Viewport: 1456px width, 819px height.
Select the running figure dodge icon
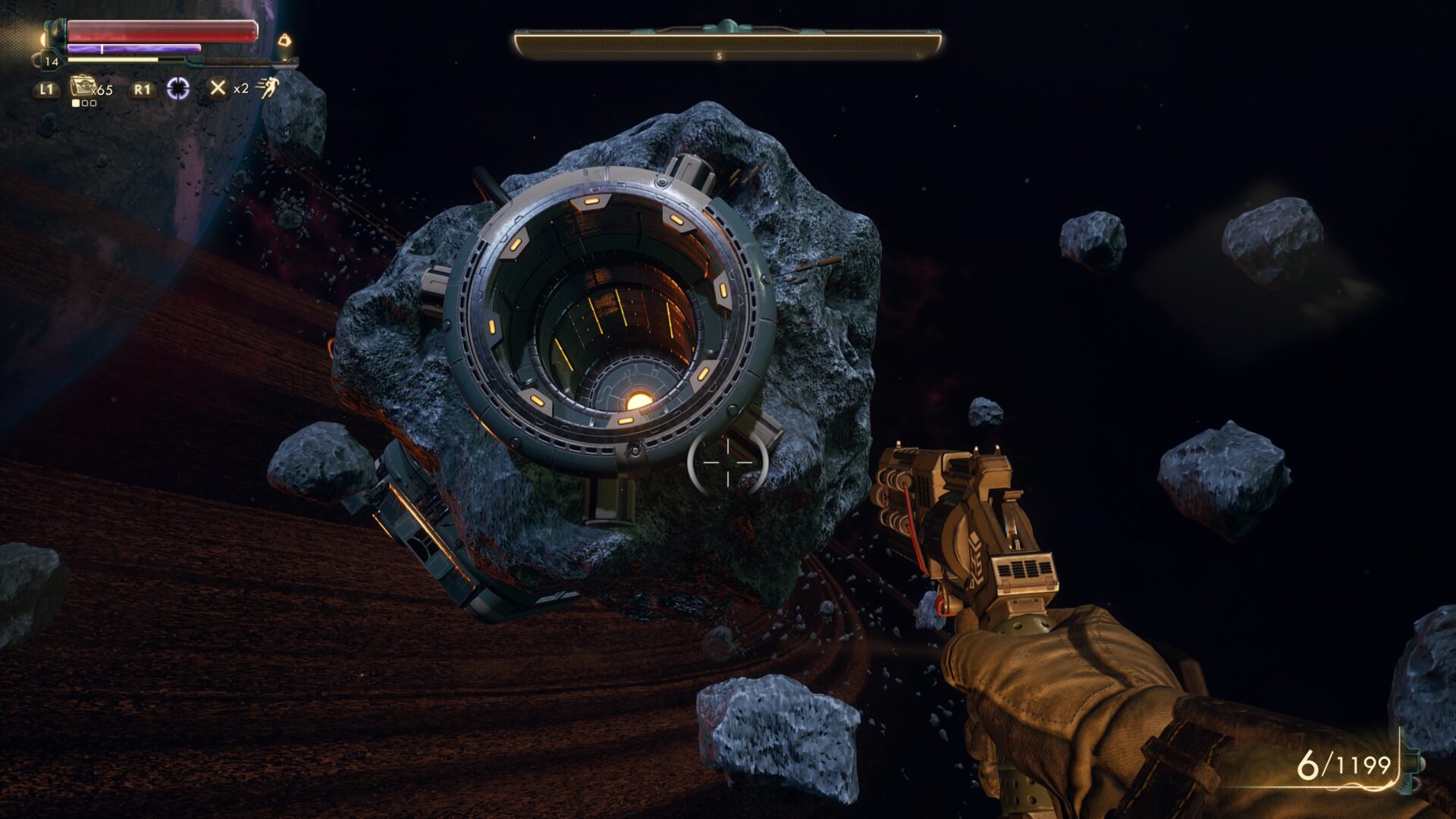click(x=267, y=89)
